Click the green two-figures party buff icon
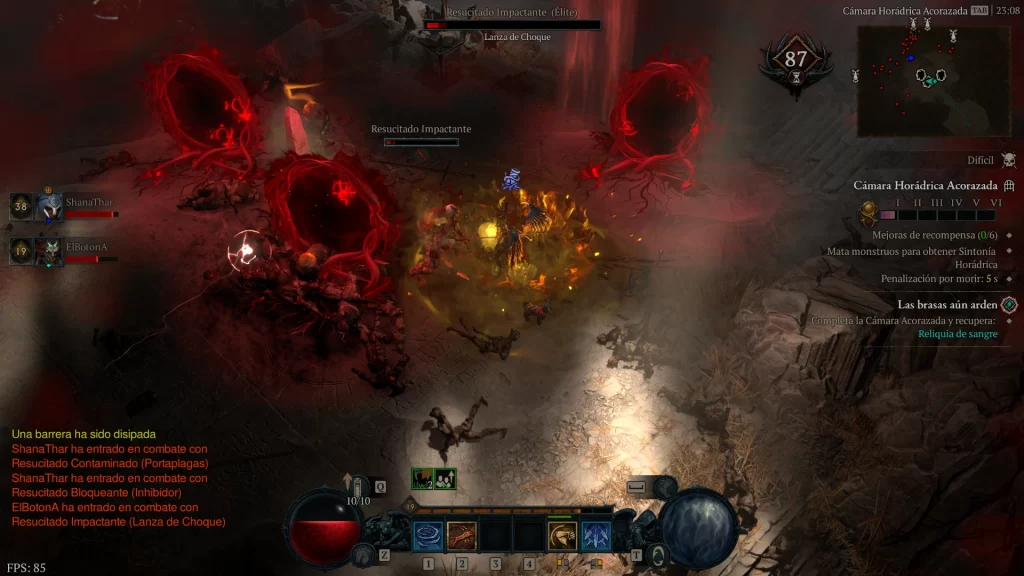The height and width of the screenshot is (576, 1024). tap(445, 479)
